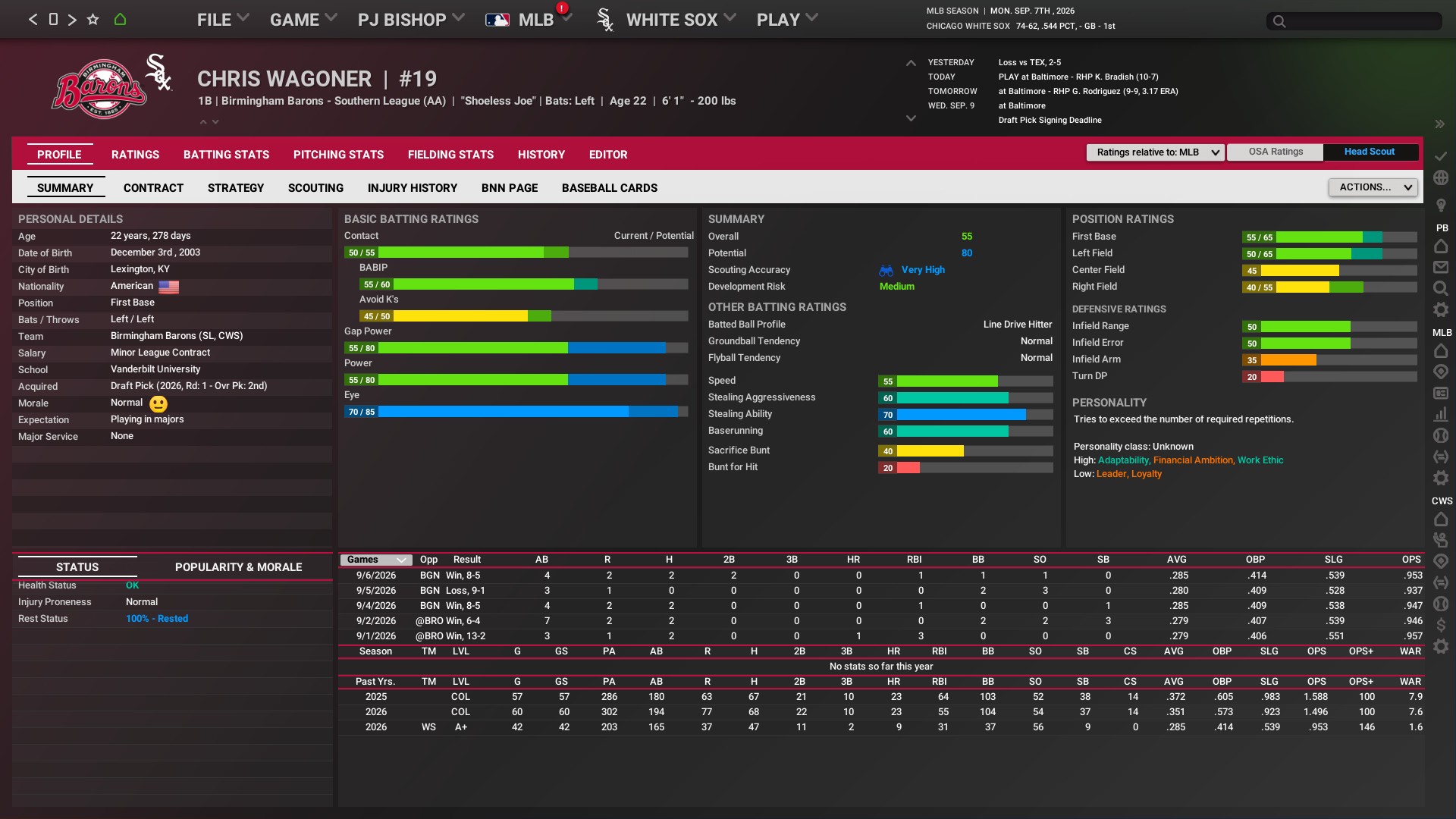Open the GAME dropdown menu
This screenshot has height=819, width=1456.
pos(303,20)
